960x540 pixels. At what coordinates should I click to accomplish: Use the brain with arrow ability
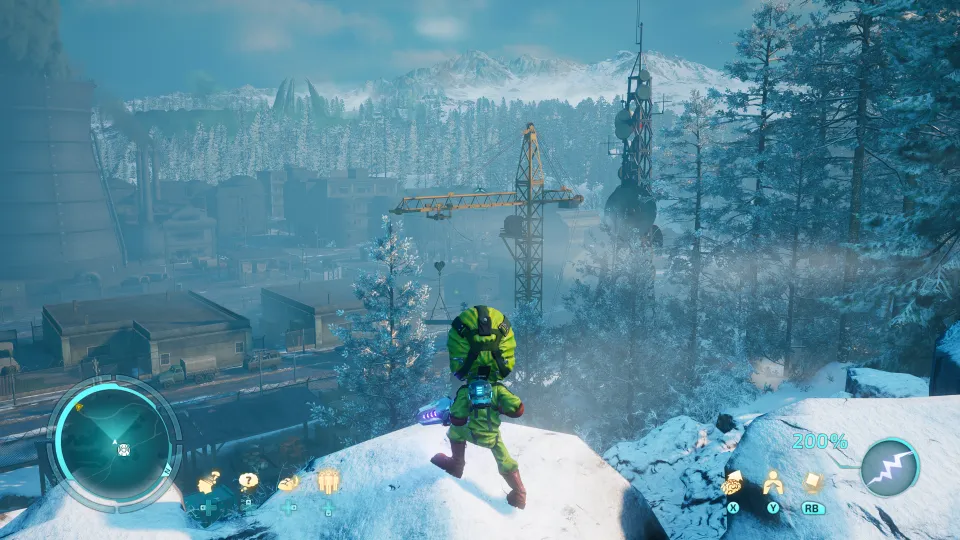pos(732,484)
